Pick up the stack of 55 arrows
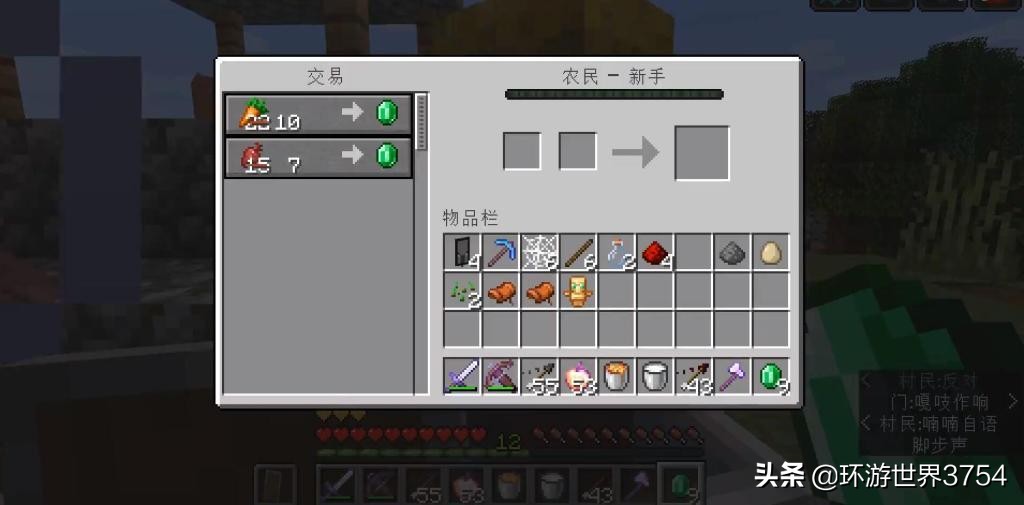Viewport: 1024px width, 505px height. pos(539,376)
